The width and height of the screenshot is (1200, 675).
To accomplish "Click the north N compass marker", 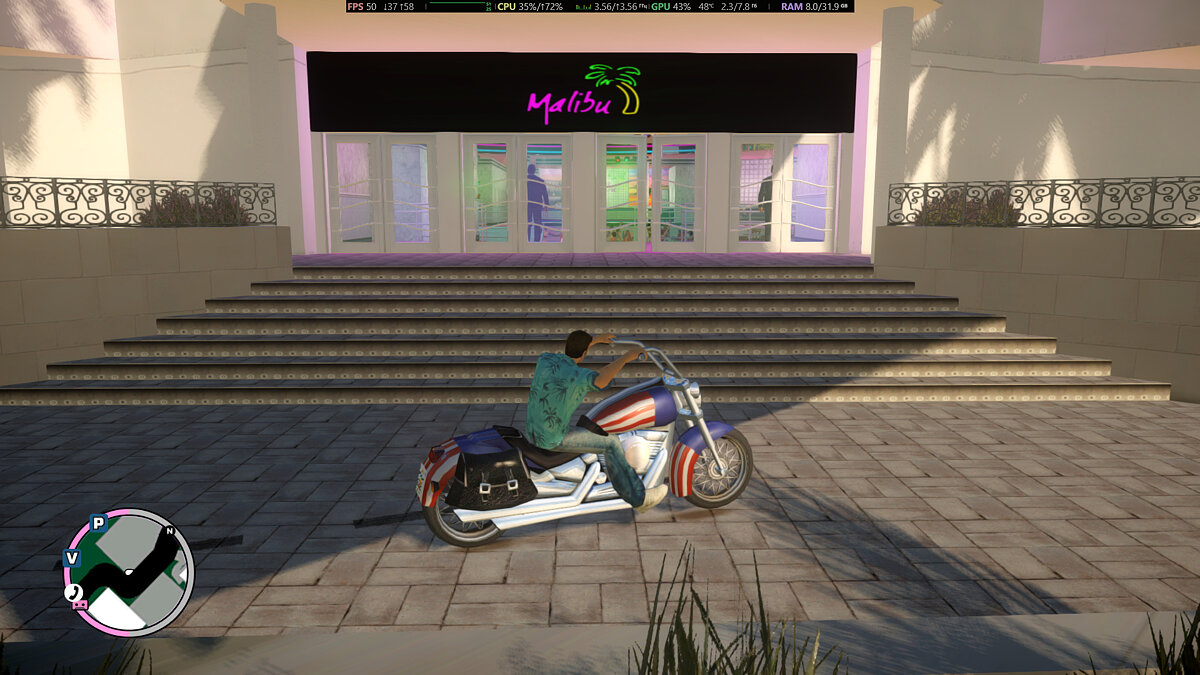I will pos(170,531).
